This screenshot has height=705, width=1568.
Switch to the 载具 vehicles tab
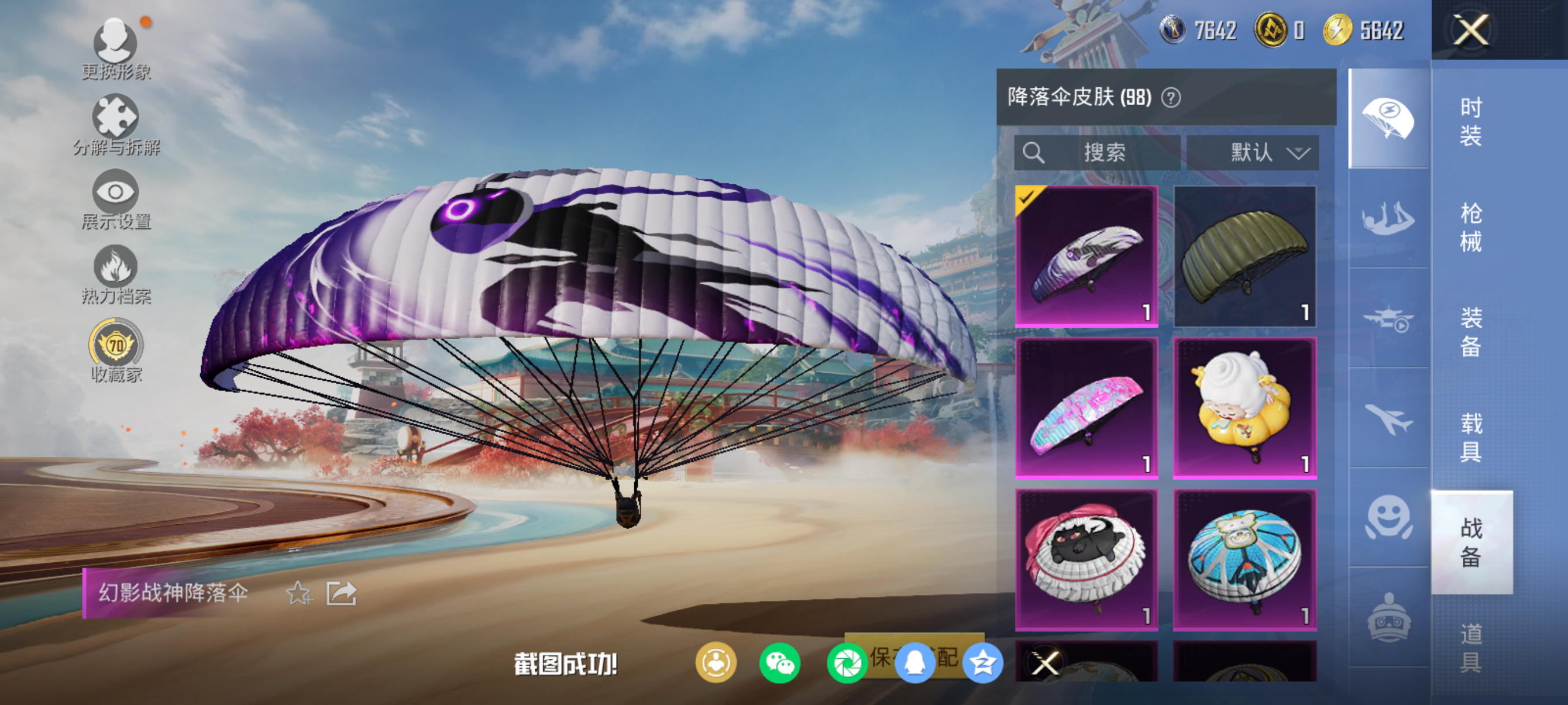point(1471,437)
